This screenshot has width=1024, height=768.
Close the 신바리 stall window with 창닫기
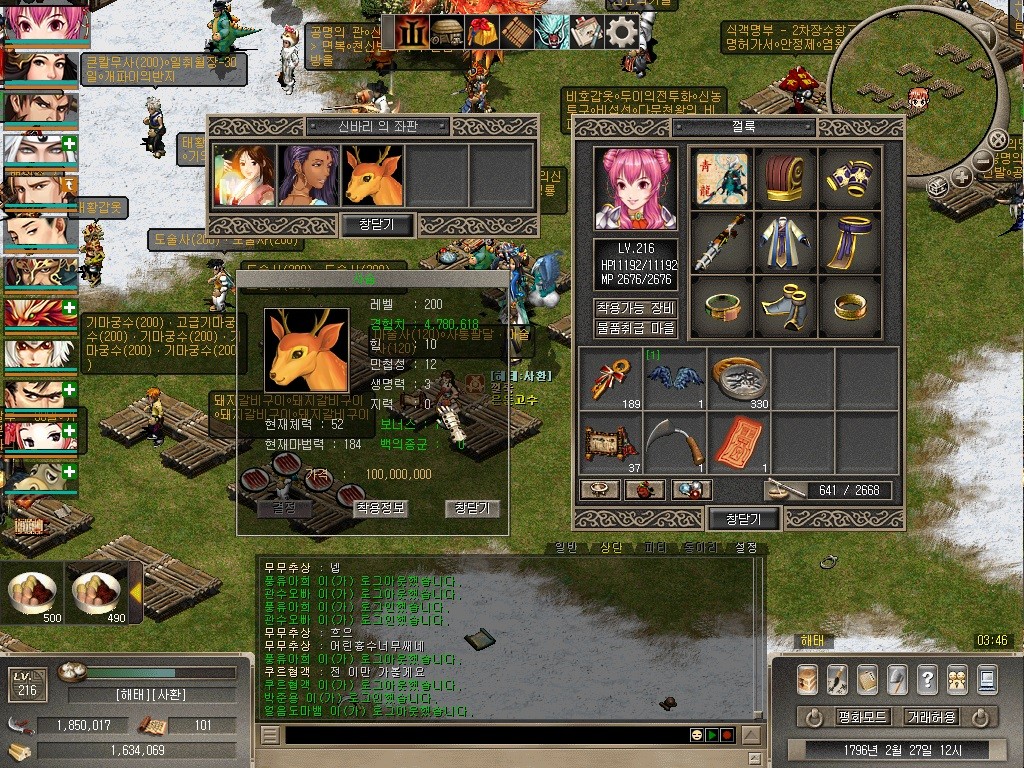[x=376, y=224]
